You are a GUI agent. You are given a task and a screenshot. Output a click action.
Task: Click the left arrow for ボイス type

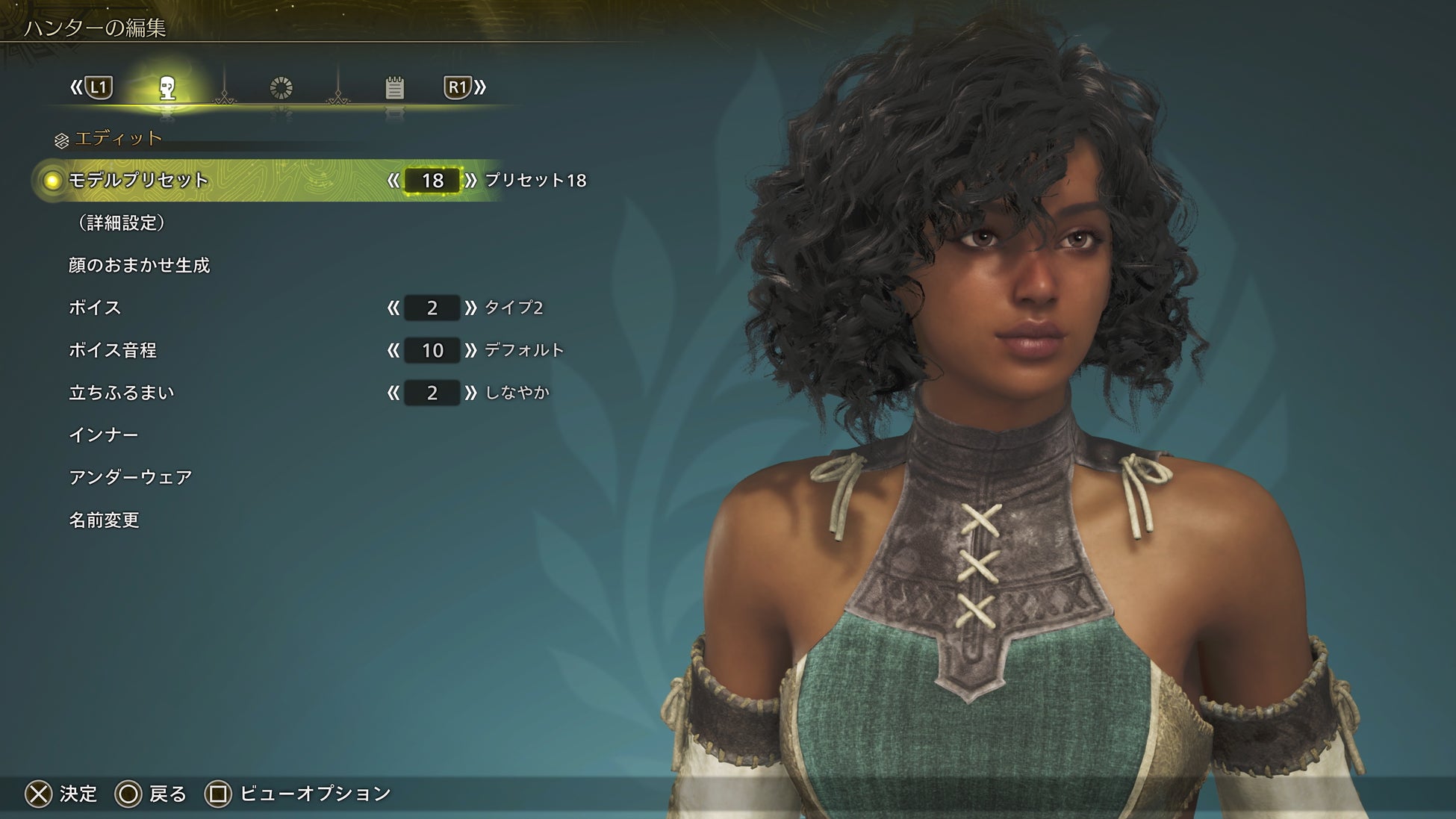coord(393,308)
